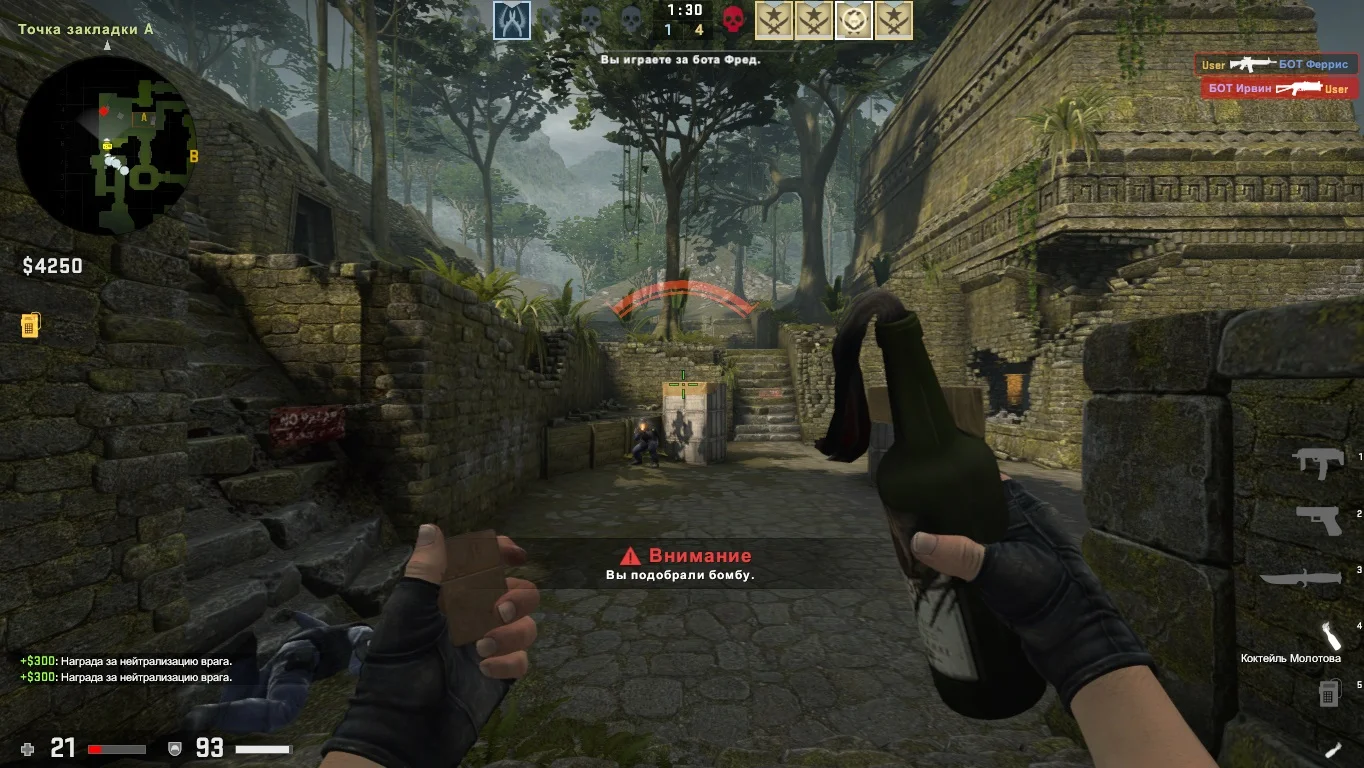This screenshot has width=1364, height=768.
Task: Click the БОТ Феррис kill feed entry
Action: [x=1279, y=64]
